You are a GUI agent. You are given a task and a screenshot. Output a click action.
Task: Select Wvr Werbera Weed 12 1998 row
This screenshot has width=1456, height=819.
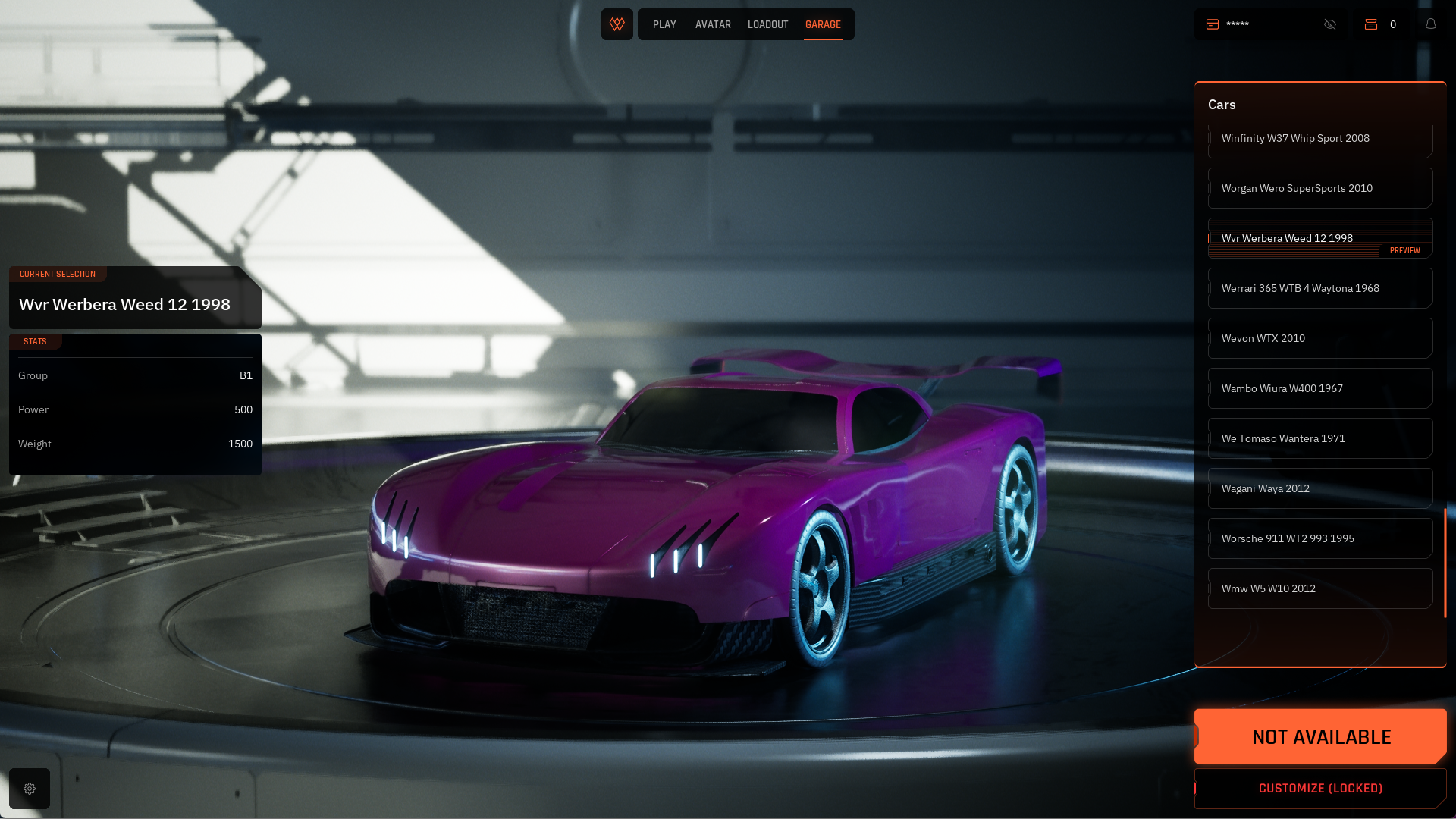point(1319,238)
